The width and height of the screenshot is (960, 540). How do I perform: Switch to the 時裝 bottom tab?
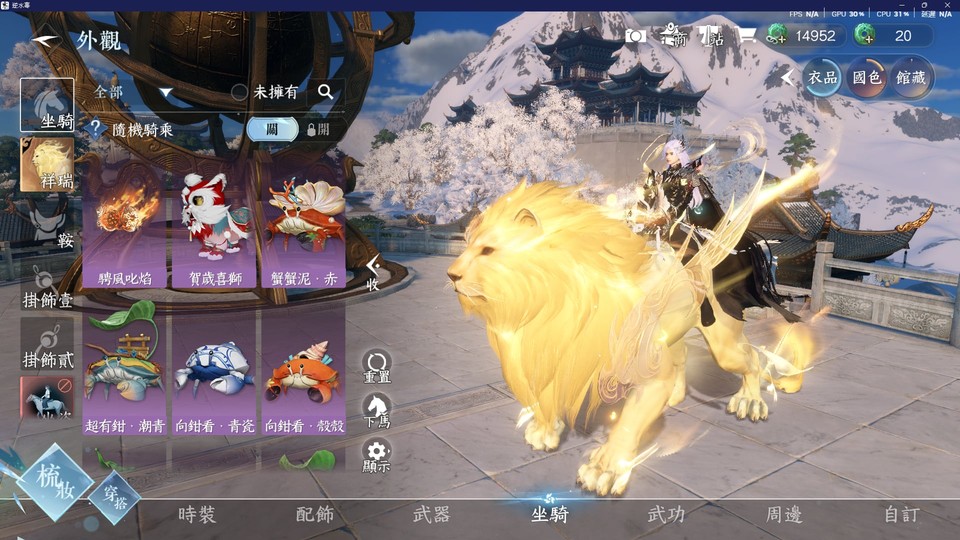point(197,514)
